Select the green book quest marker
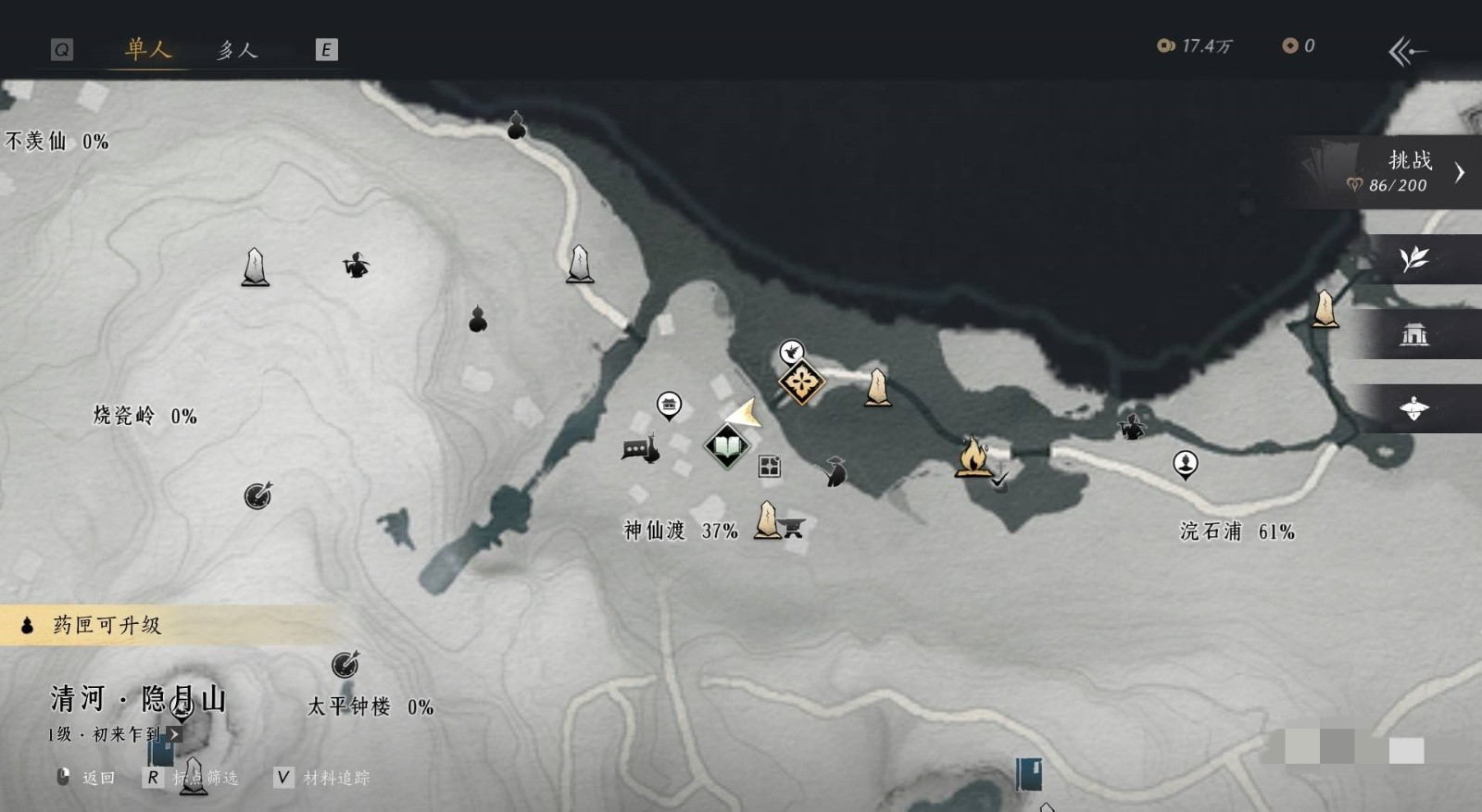 pyautogui.click(x=727, y=447)
